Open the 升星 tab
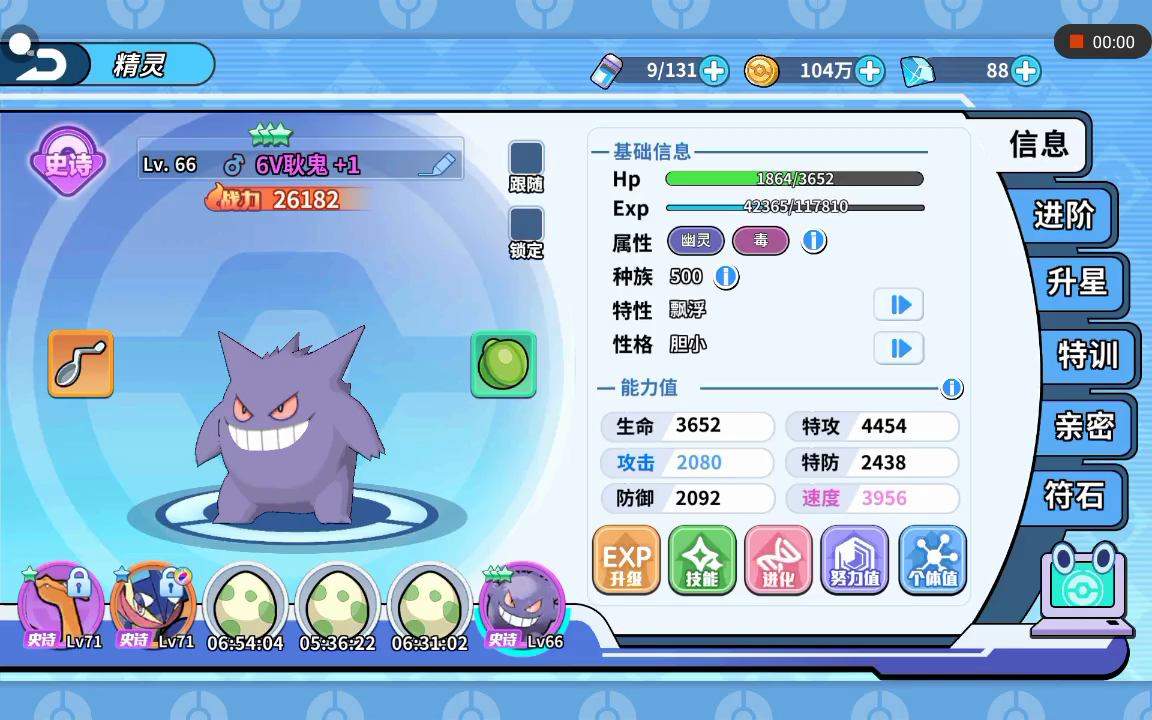This screenshot has width=1152, height=720. (x=1076, y=282)
